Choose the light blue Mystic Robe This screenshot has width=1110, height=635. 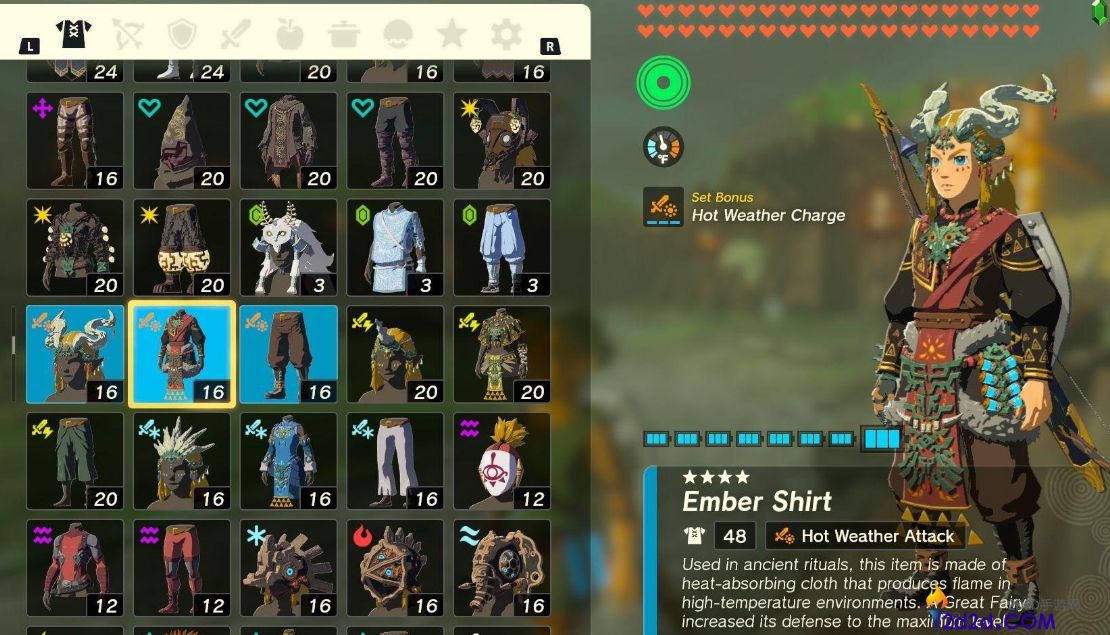pos(396,247)
